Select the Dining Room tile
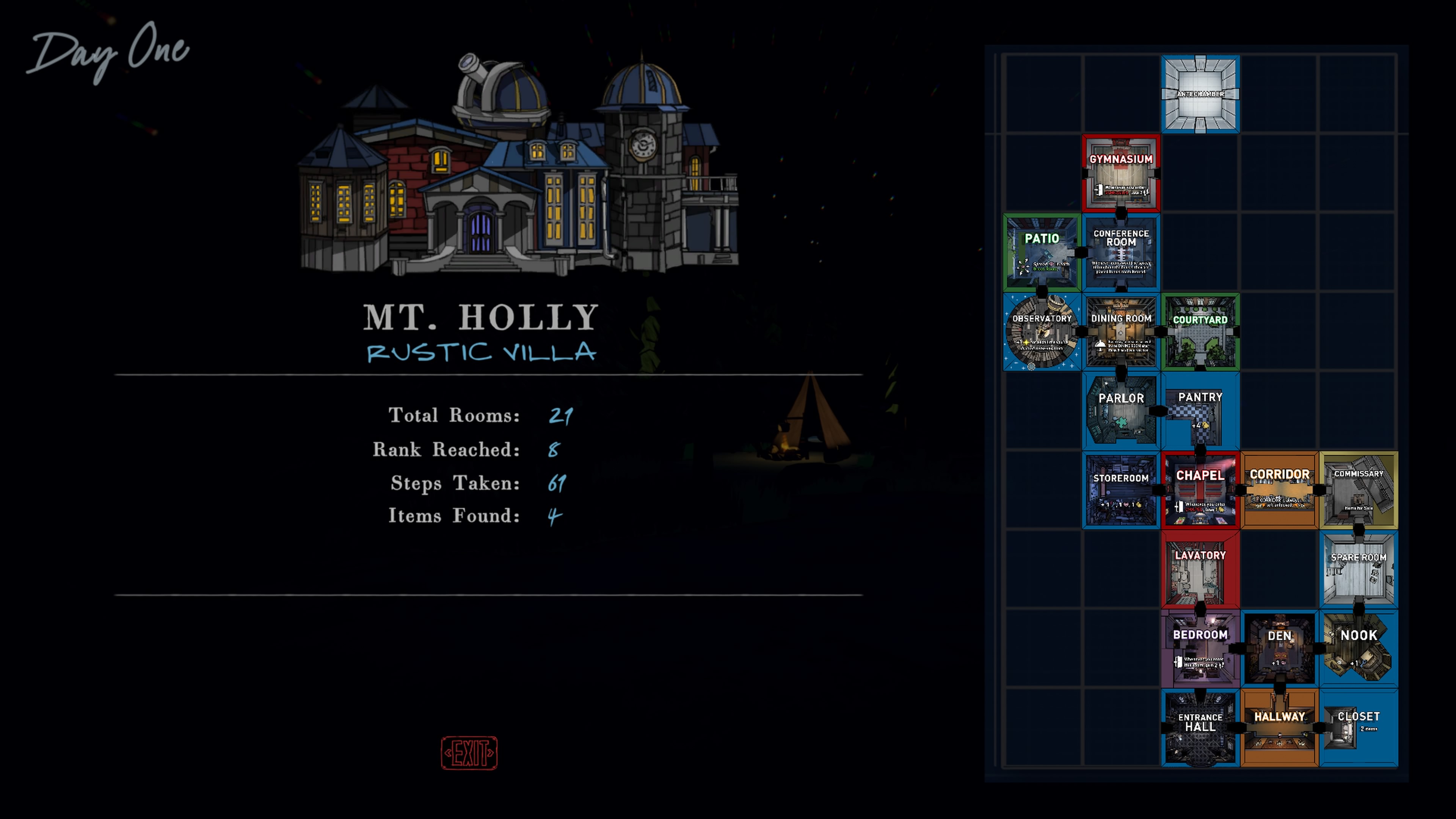1456x819 pixels. [x=1121, y=332]
